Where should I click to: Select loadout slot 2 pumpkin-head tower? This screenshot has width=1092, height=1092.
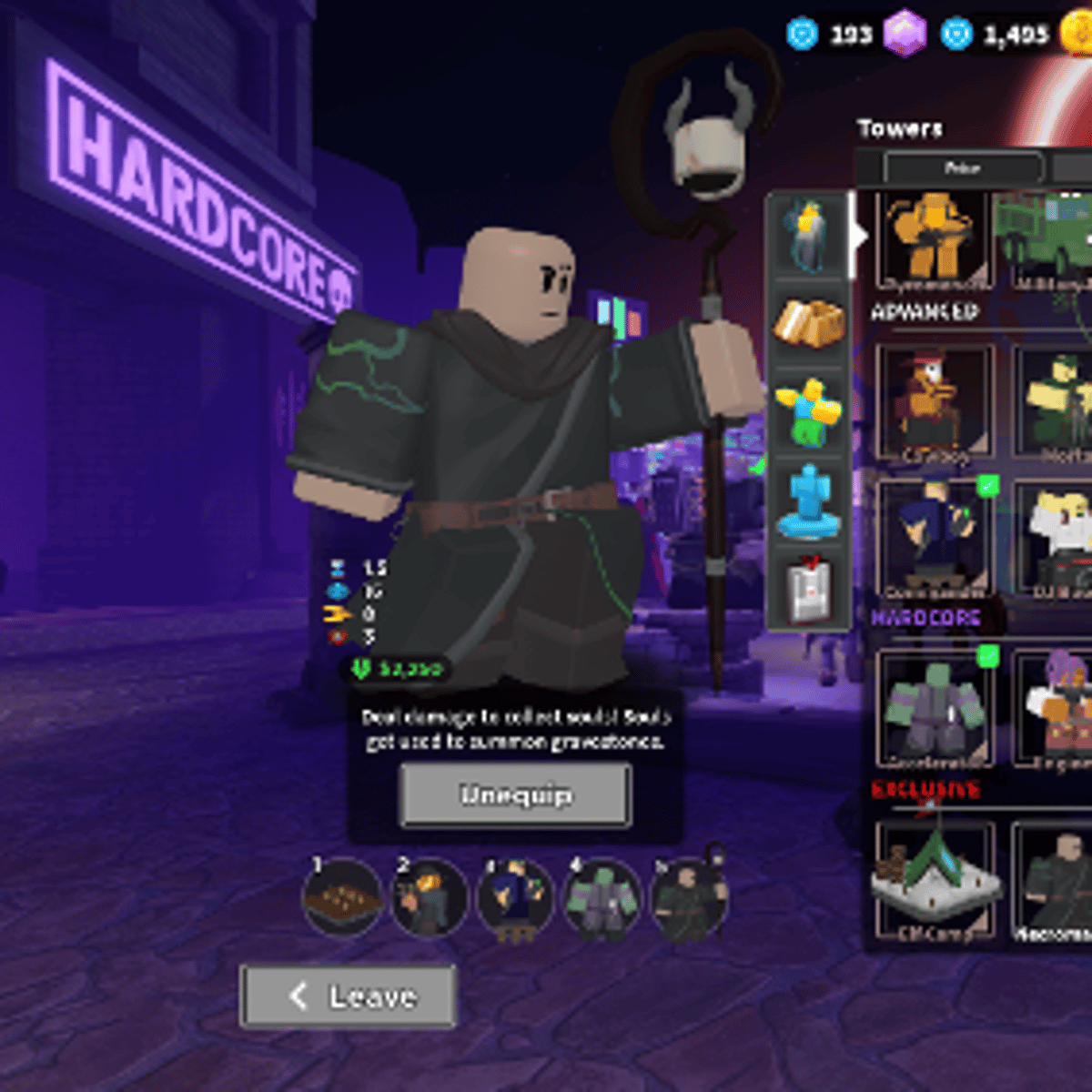click(429, 898)
